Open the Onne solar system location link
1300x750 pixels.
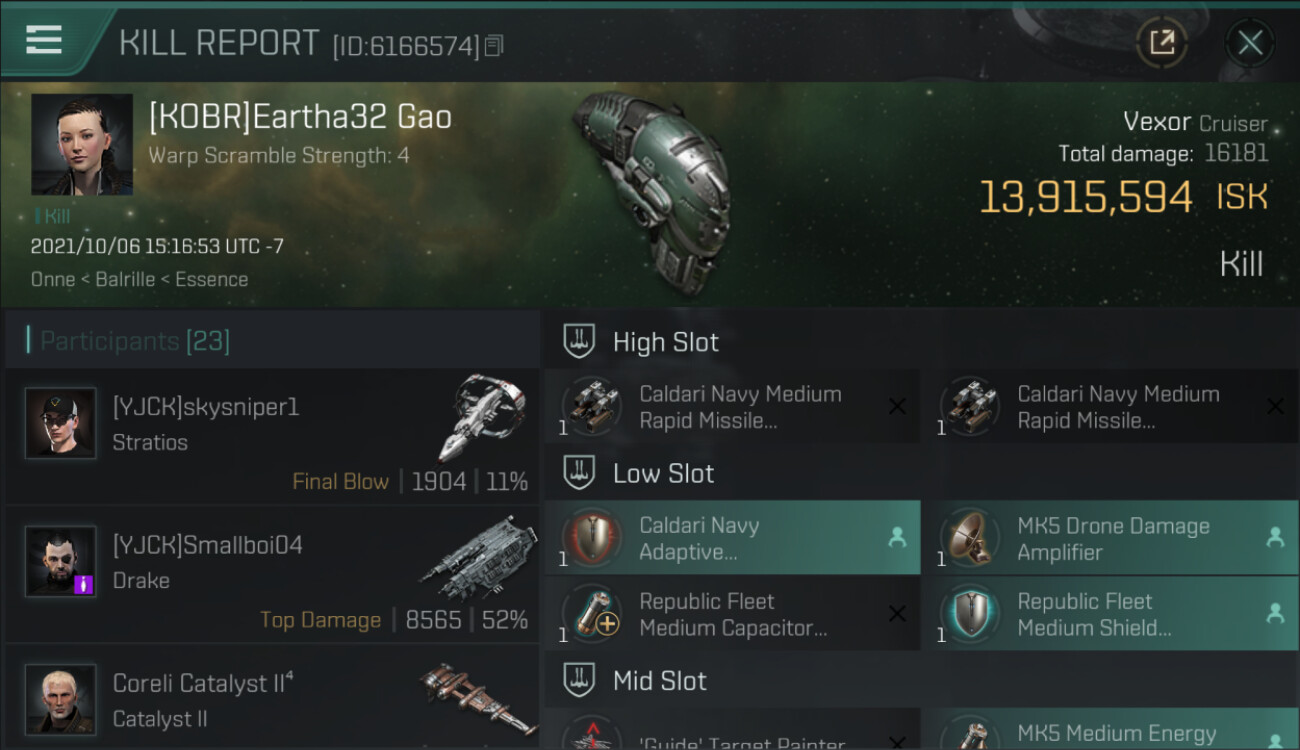click(53, 279)
